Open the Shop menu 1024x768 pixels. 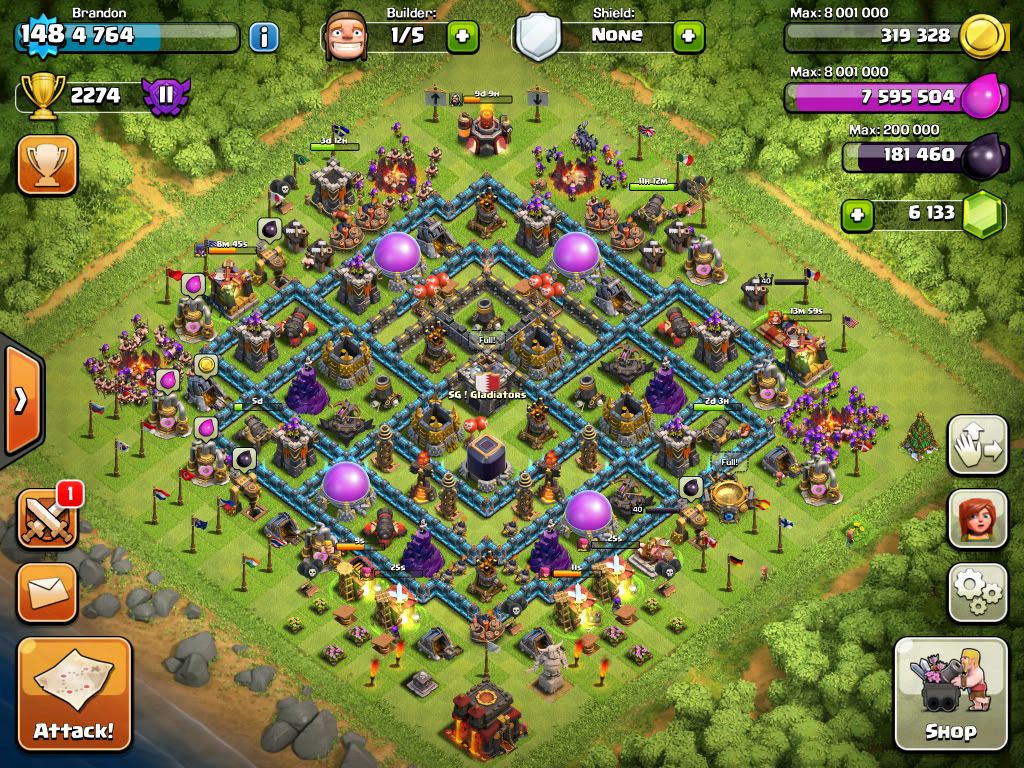pos(950,692)
